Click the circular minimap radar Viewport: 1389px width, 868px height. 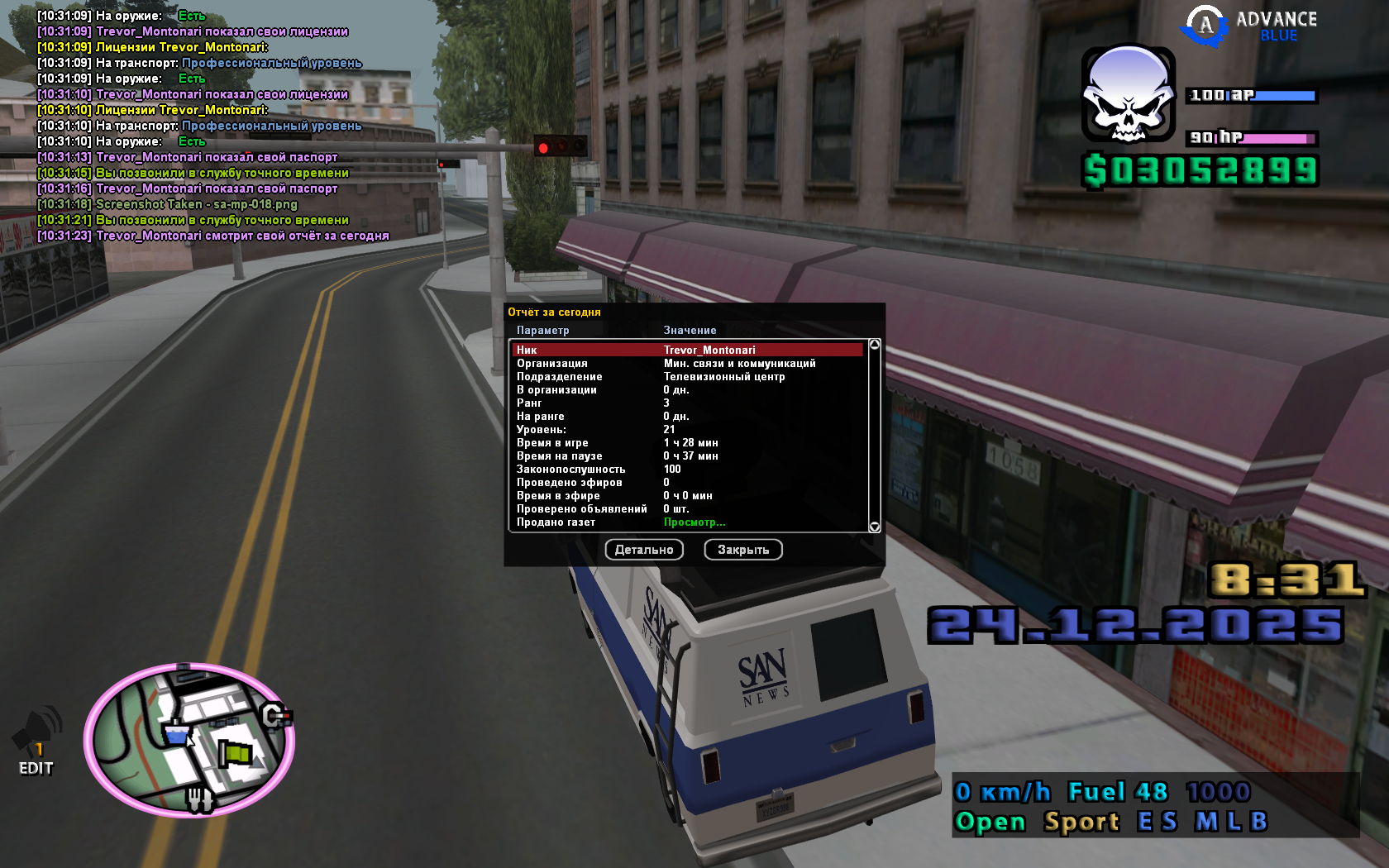[x=189, y=740]
